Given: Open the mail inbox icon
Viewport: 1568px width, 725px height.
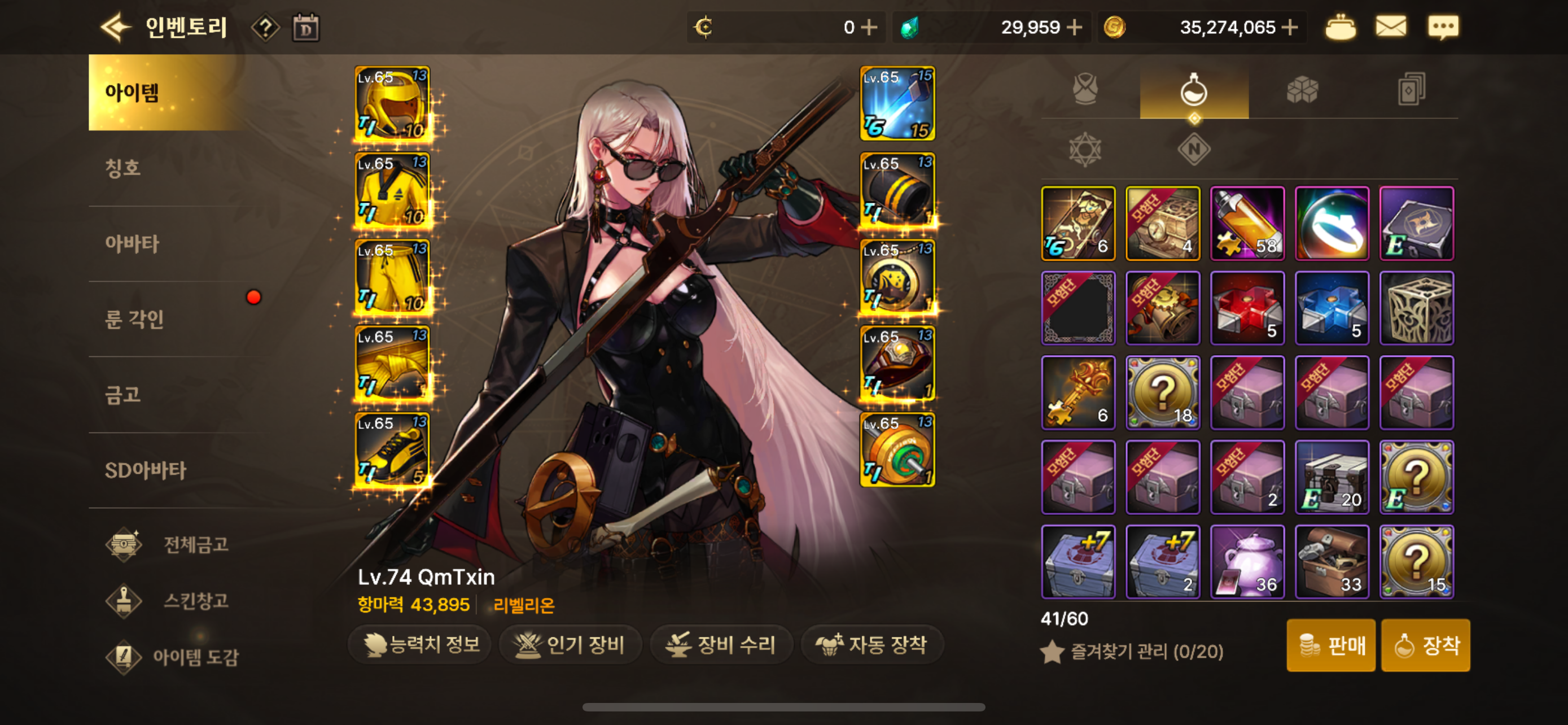Looking at the screenshot, I should tap(1391, 26).
